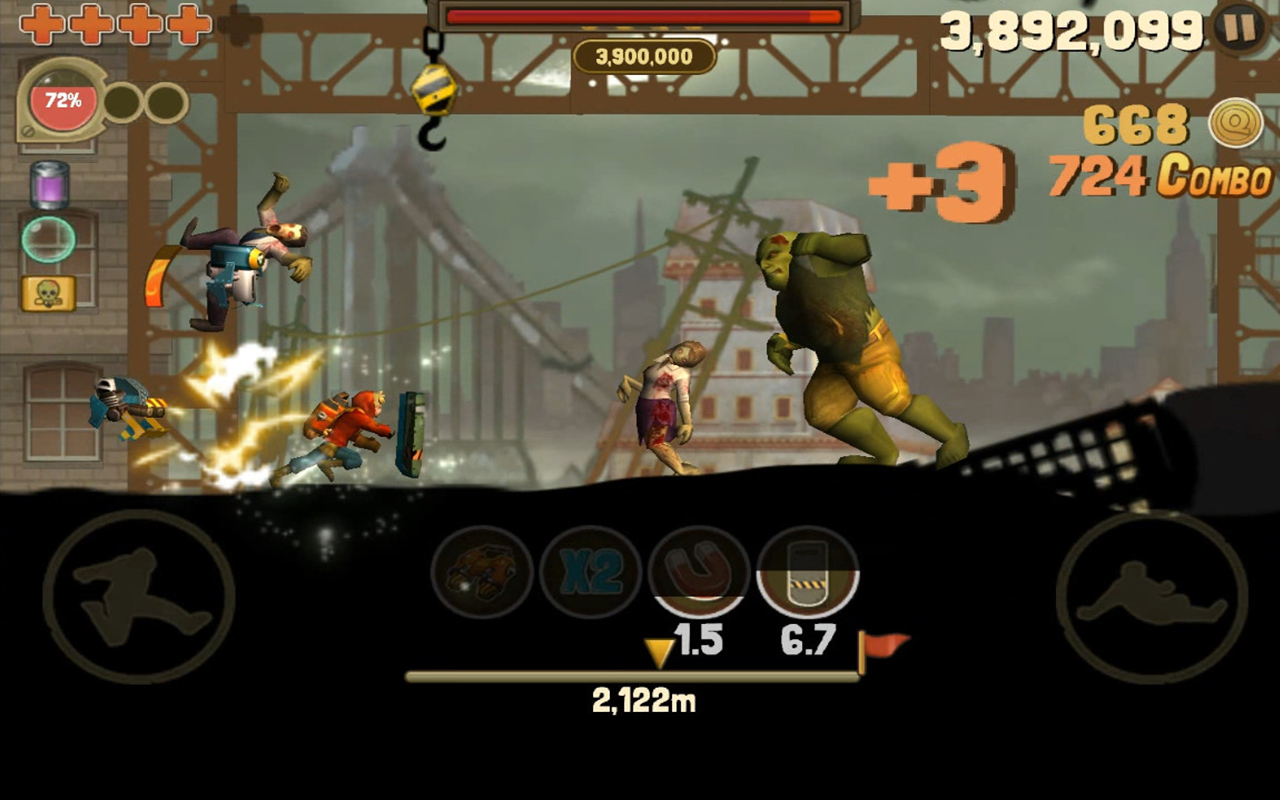Tap the slide control button
The image size is (1280, 800).
(x=1151, y=597)
